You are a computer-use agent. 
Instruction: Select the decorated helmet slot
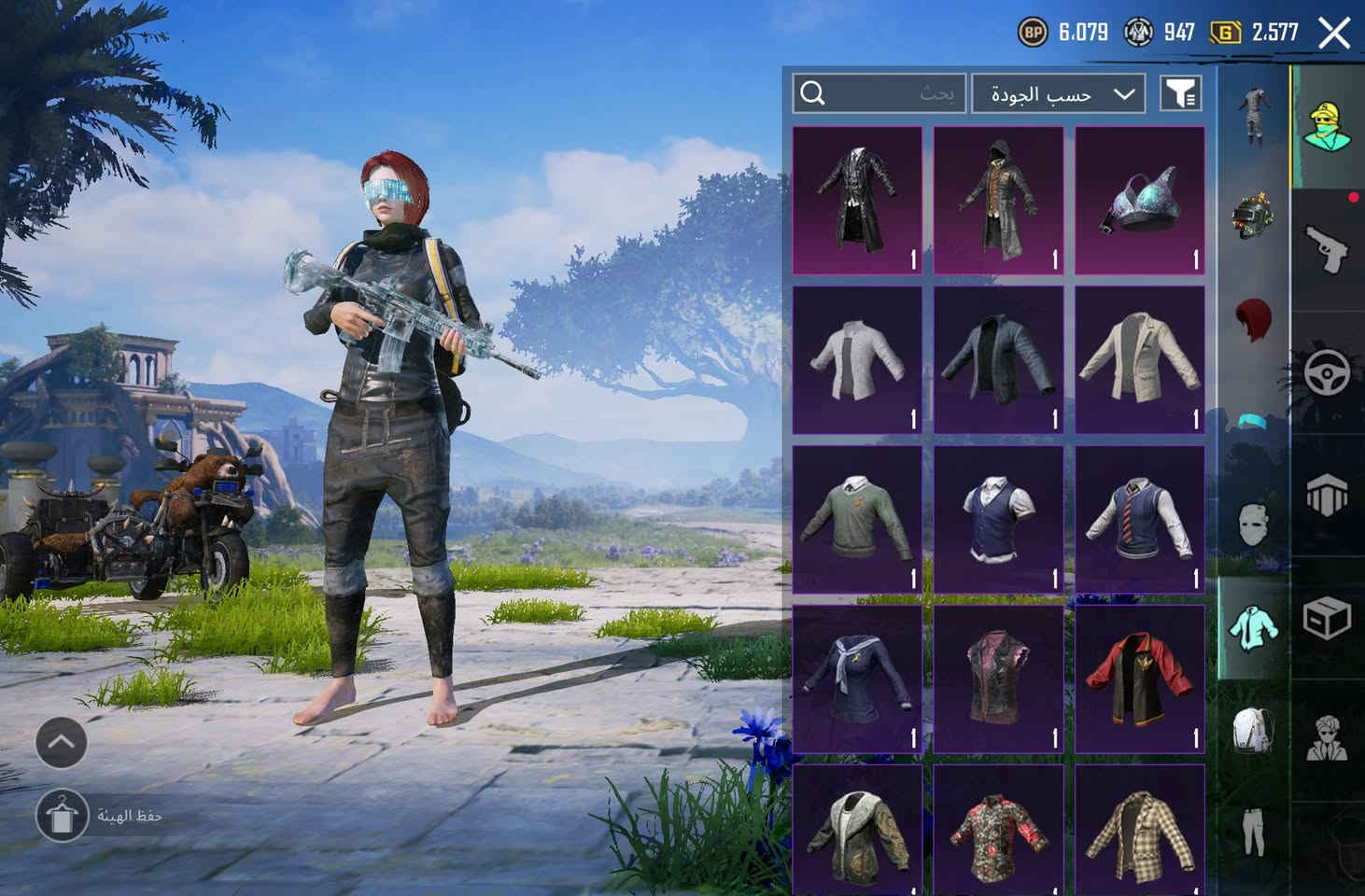(x=1252, y=215)
